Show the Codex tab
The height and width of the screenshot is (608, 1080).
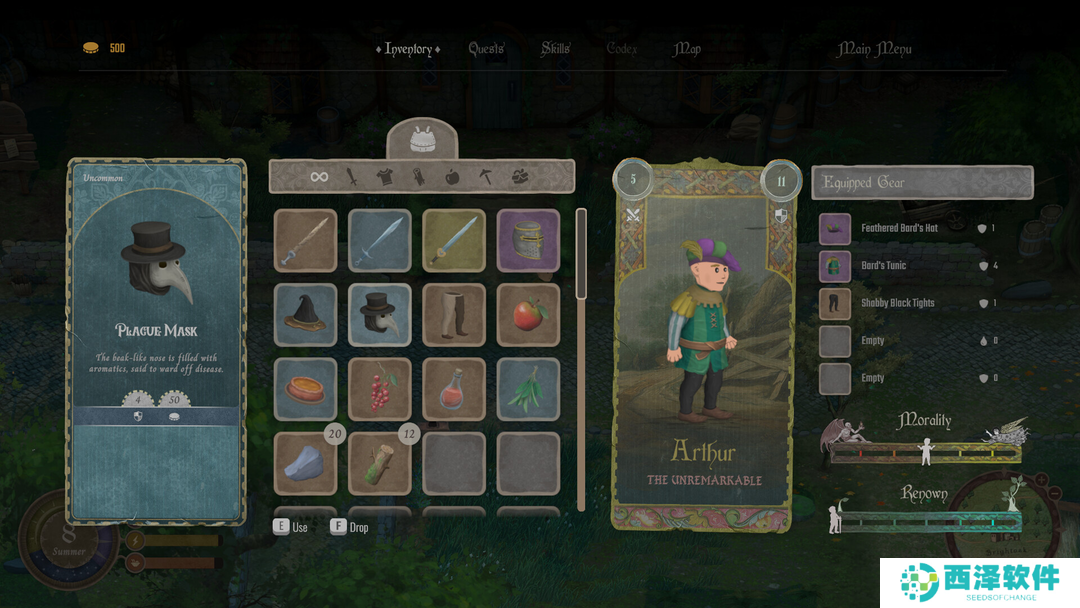coord(622,49)
